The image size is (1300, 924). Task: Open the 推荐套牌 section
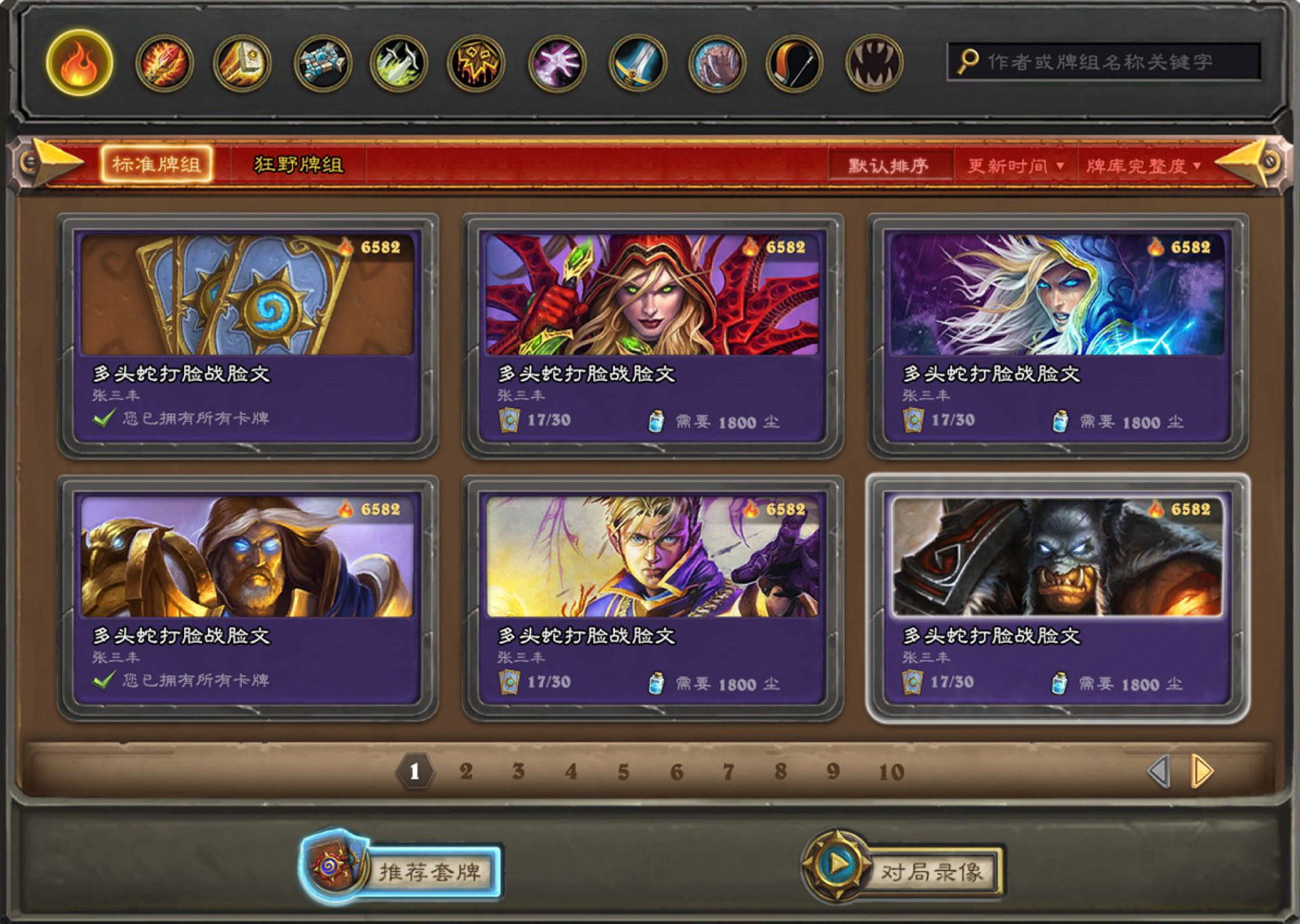point(403,871)
